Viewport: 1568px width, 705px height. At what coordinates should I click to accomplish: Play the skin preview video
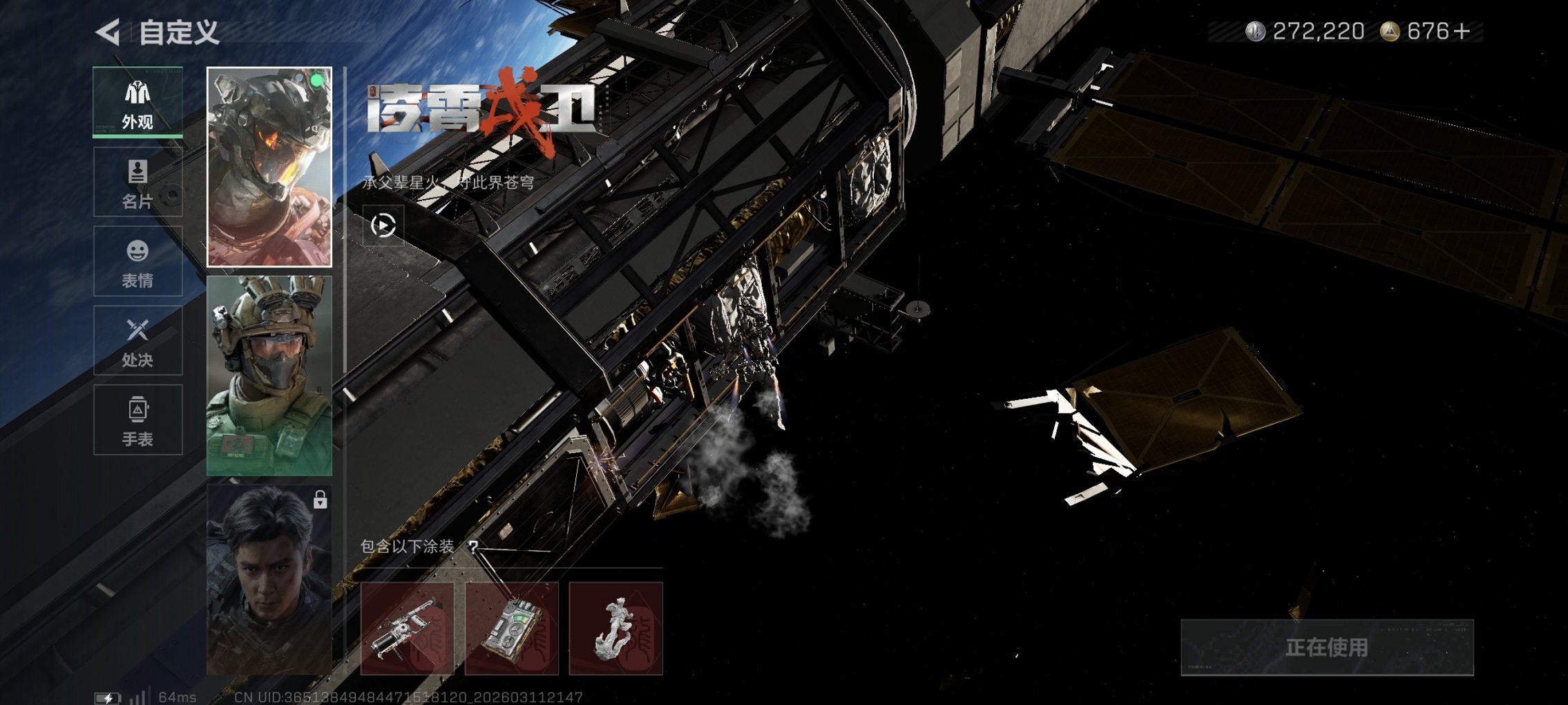click(x=383, y=225)
